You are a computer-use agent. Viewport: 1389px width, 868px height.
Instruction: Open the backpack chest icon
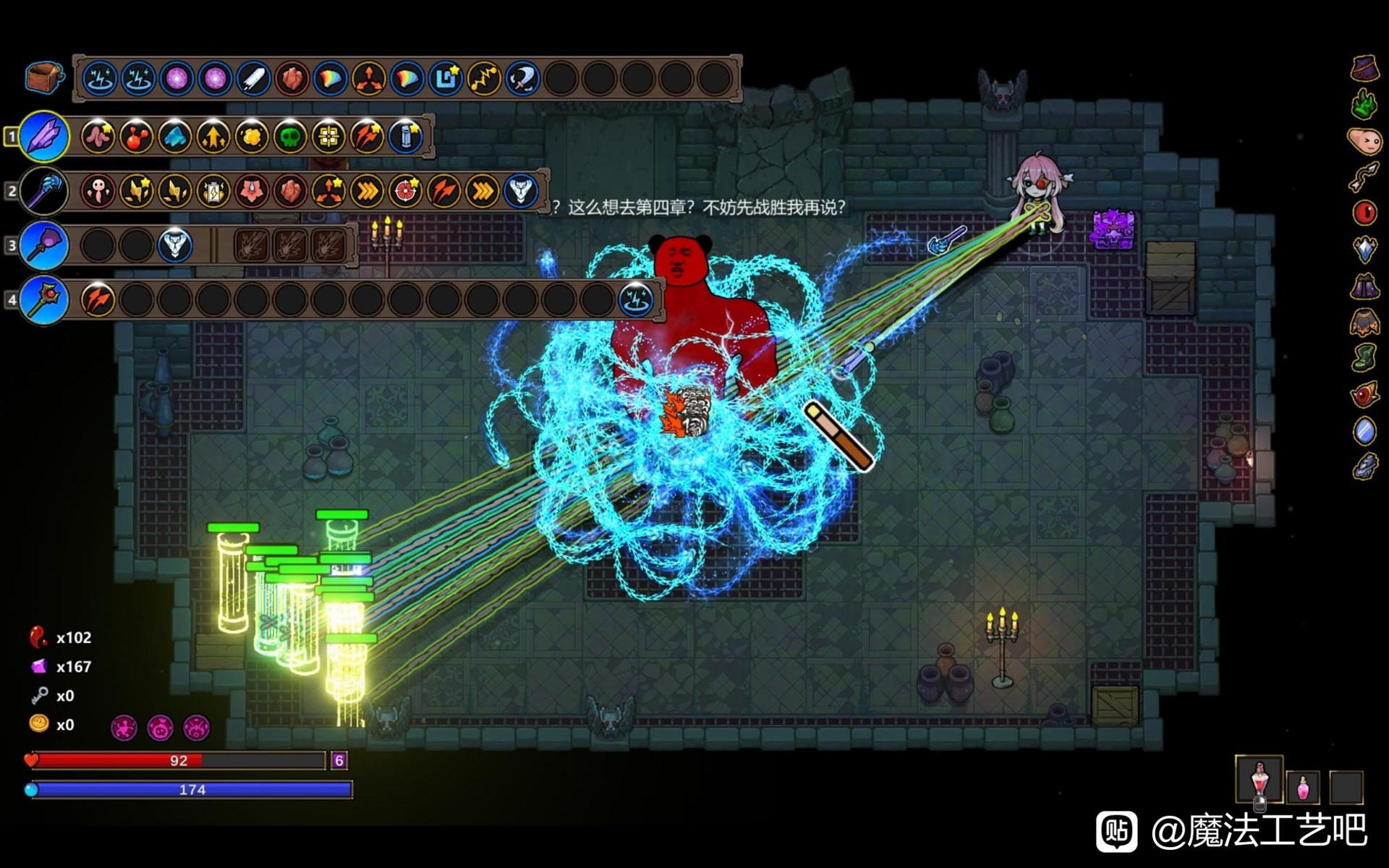(43, 77)
